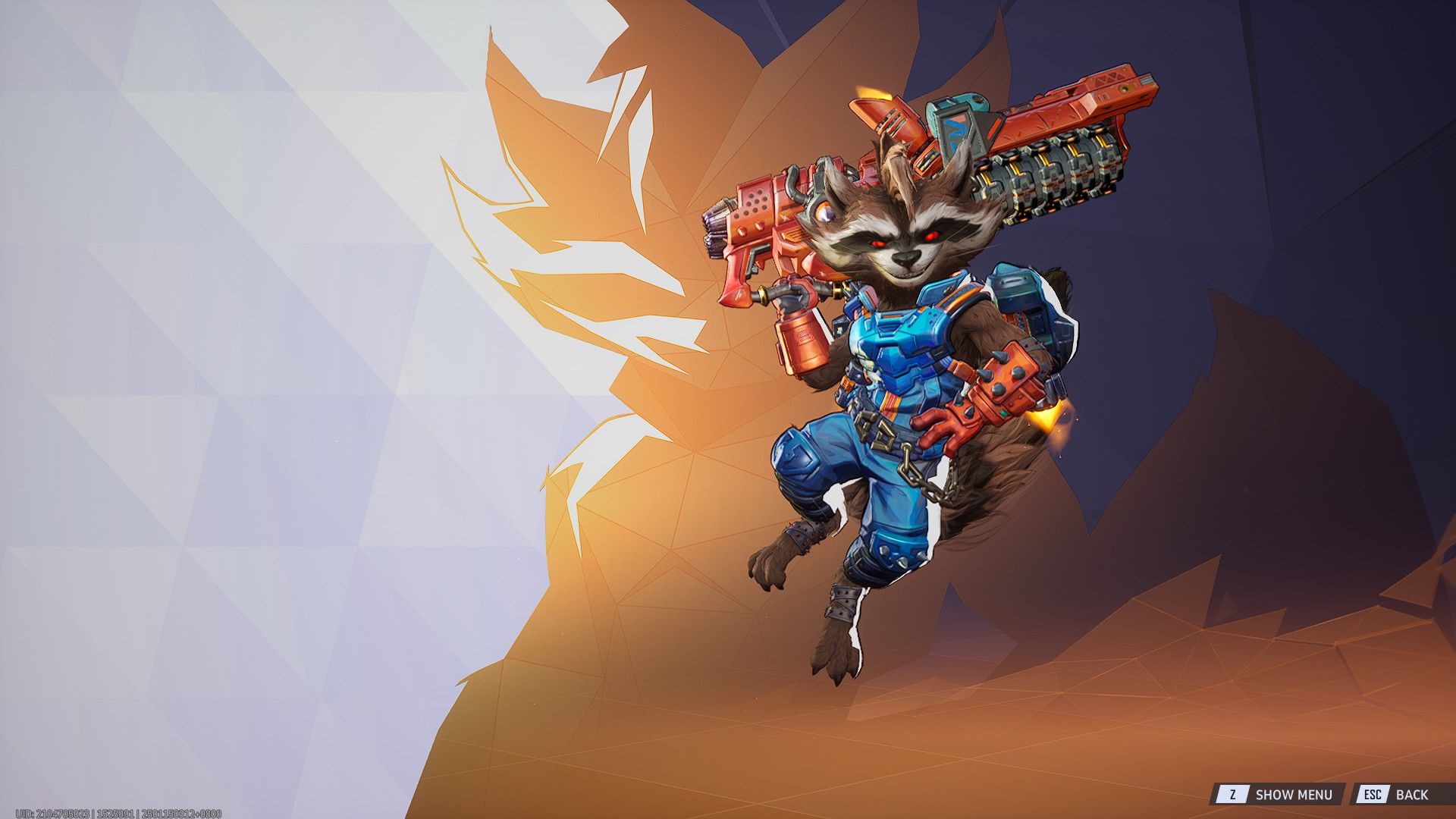Screen dimensions: 1456x819
Task: Click the ESC key icon near BACK
Action: click(x=1373, y=793)
